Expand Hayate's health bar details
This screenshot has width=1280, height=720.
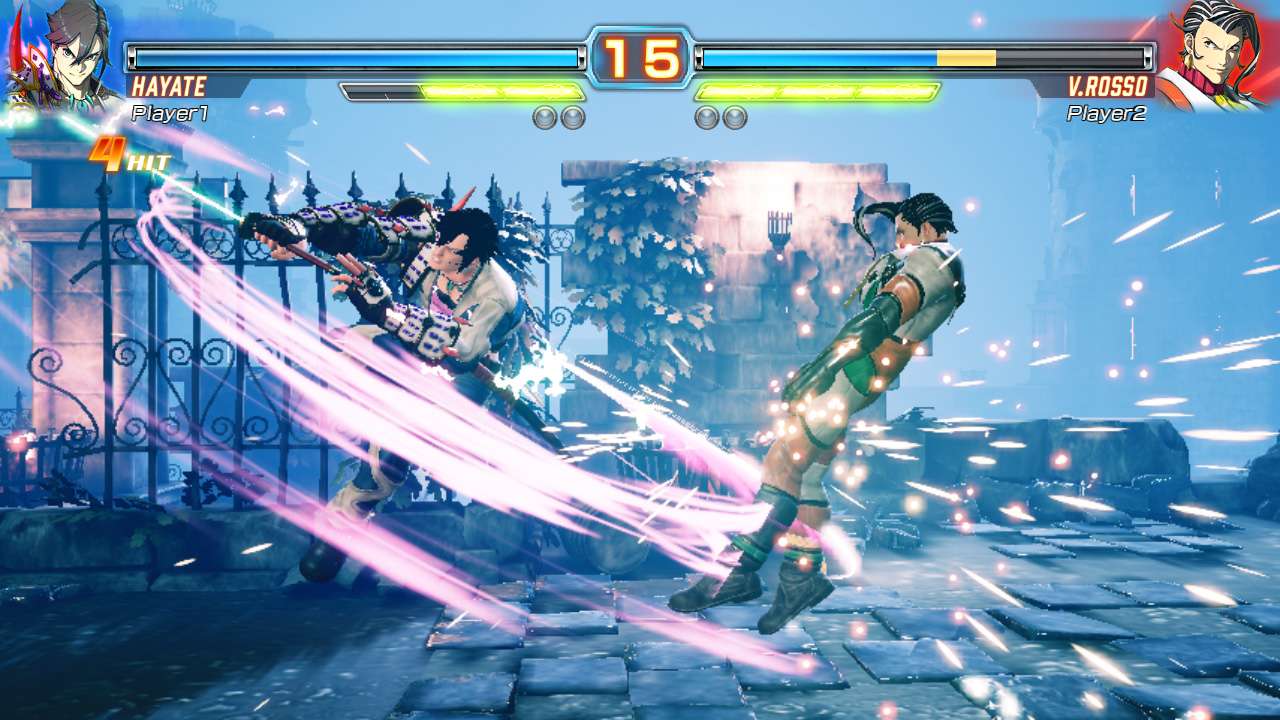(x=360, y=57)
